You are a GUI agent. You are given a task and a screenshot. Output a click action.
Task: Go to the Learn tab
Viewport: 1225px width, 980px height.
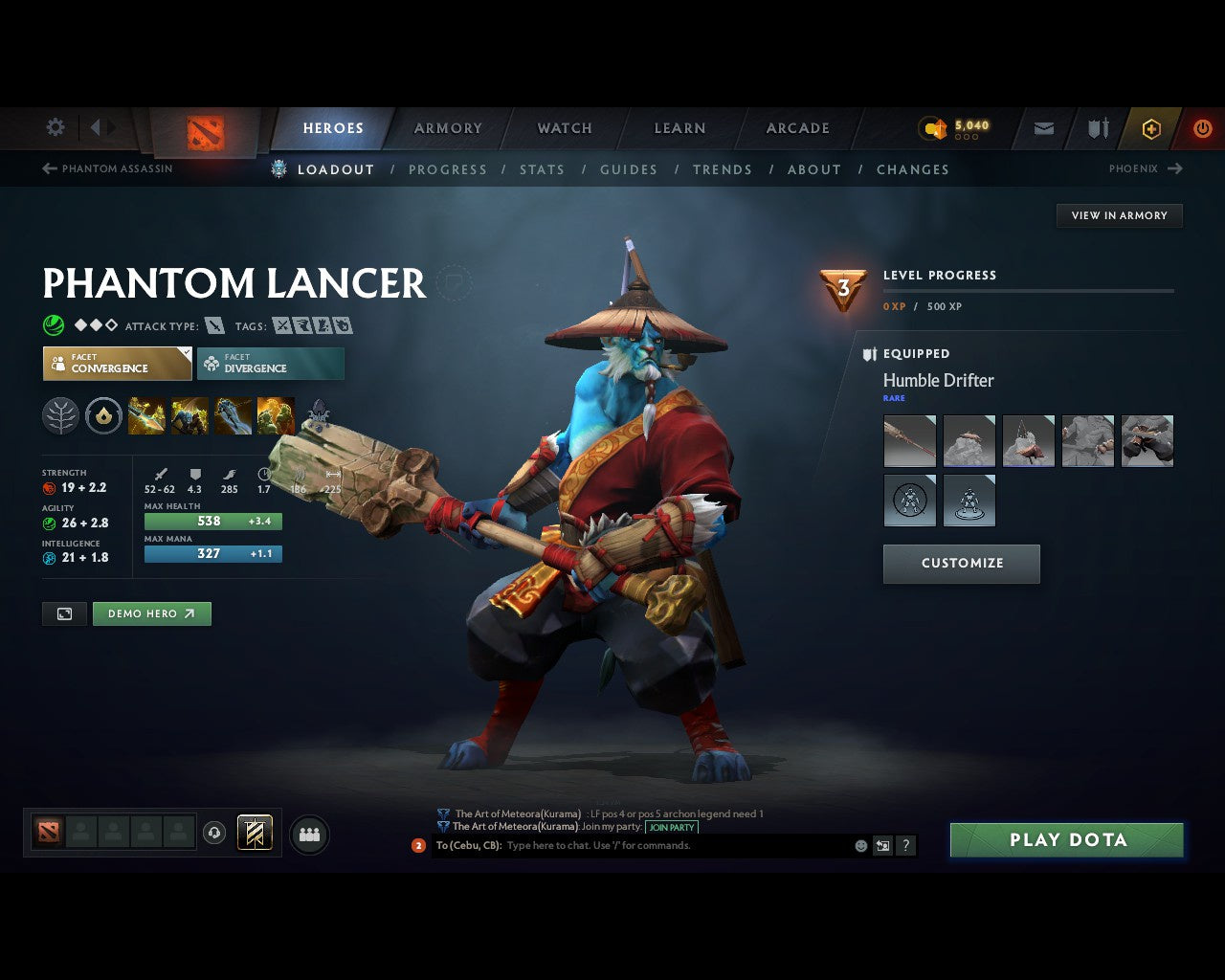coord(679,128)
